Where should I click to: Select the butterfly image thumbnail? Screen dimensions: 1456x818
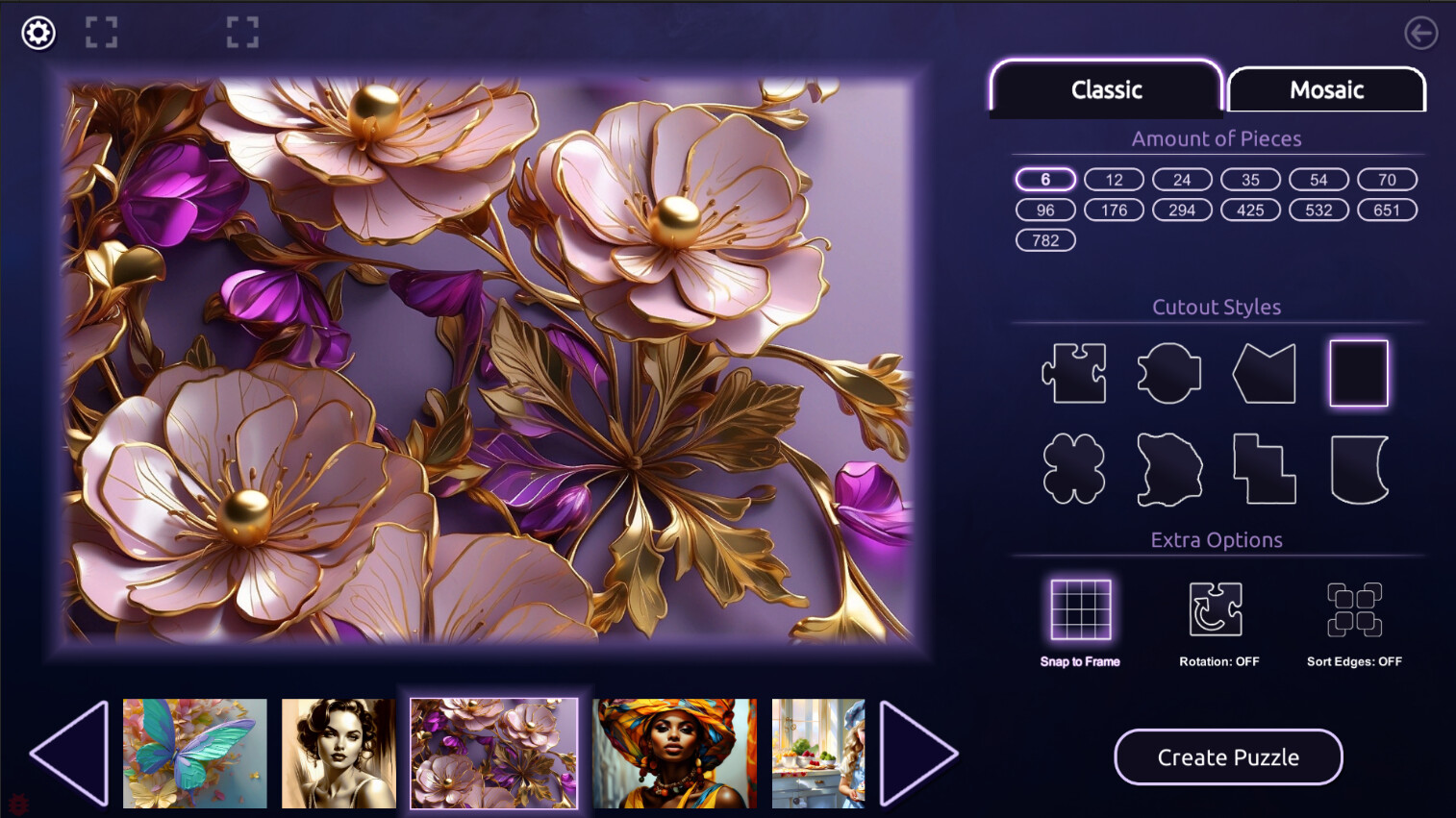194,754
